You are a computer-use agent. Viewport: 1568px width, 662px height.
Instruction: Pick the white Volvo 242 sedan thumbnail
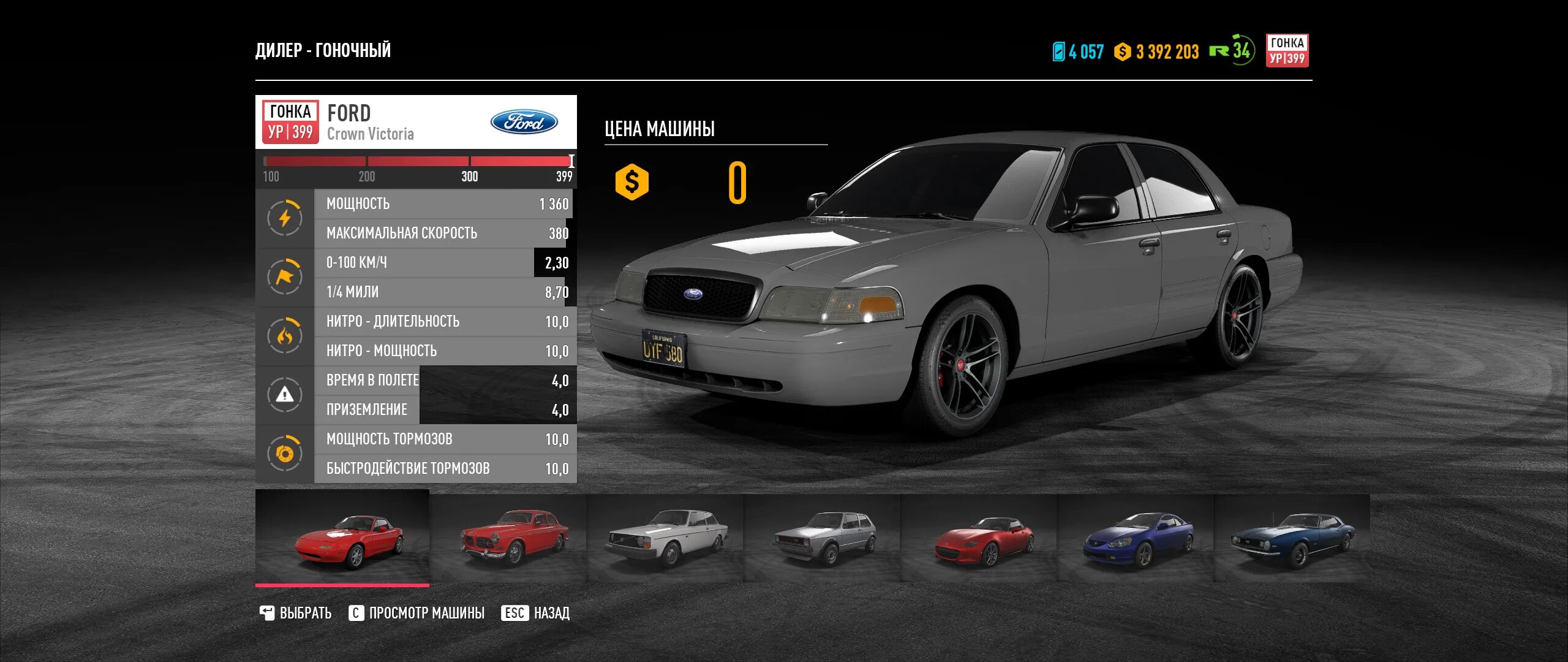pos(665,538)
